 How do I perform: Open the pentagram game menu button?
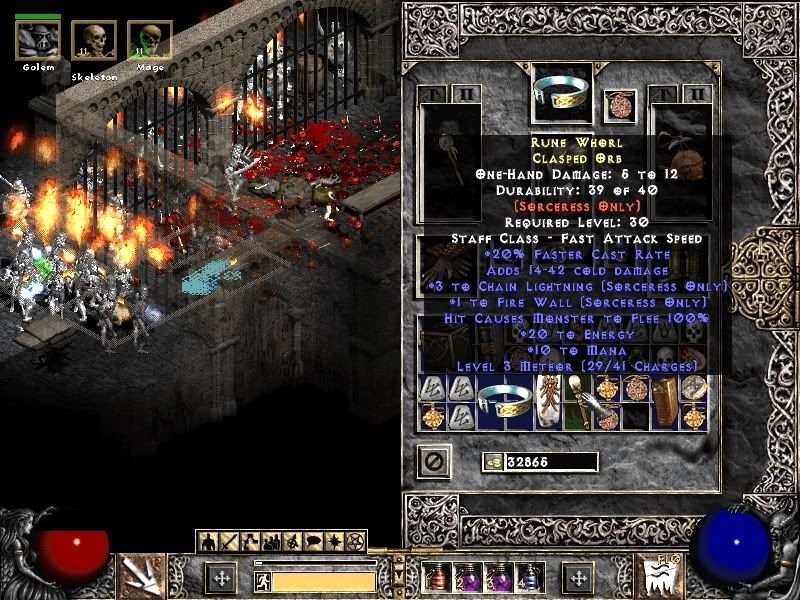[x=354, y=541]
